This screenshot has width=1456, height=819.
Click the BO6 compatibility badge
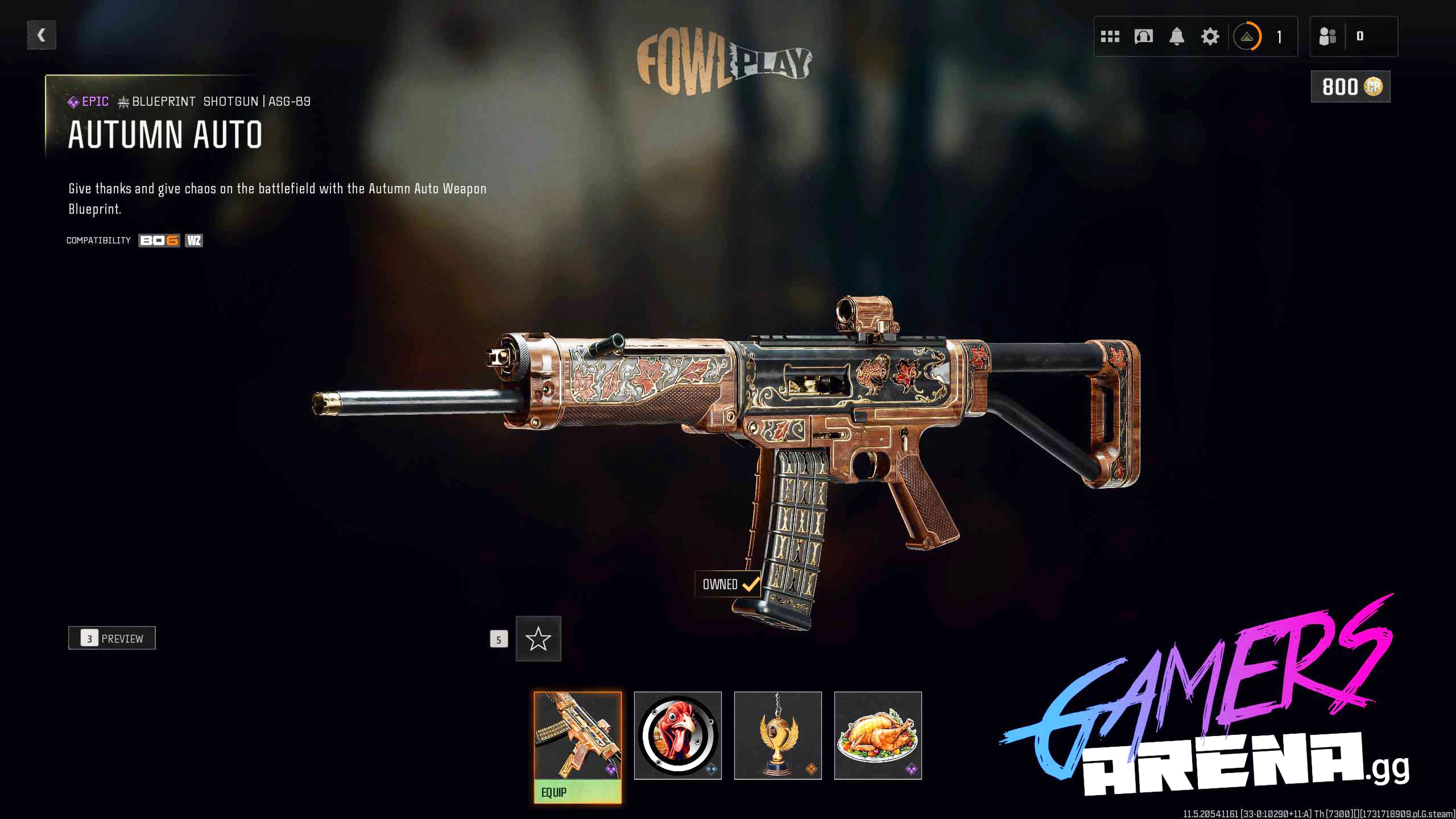click(159, 240)
